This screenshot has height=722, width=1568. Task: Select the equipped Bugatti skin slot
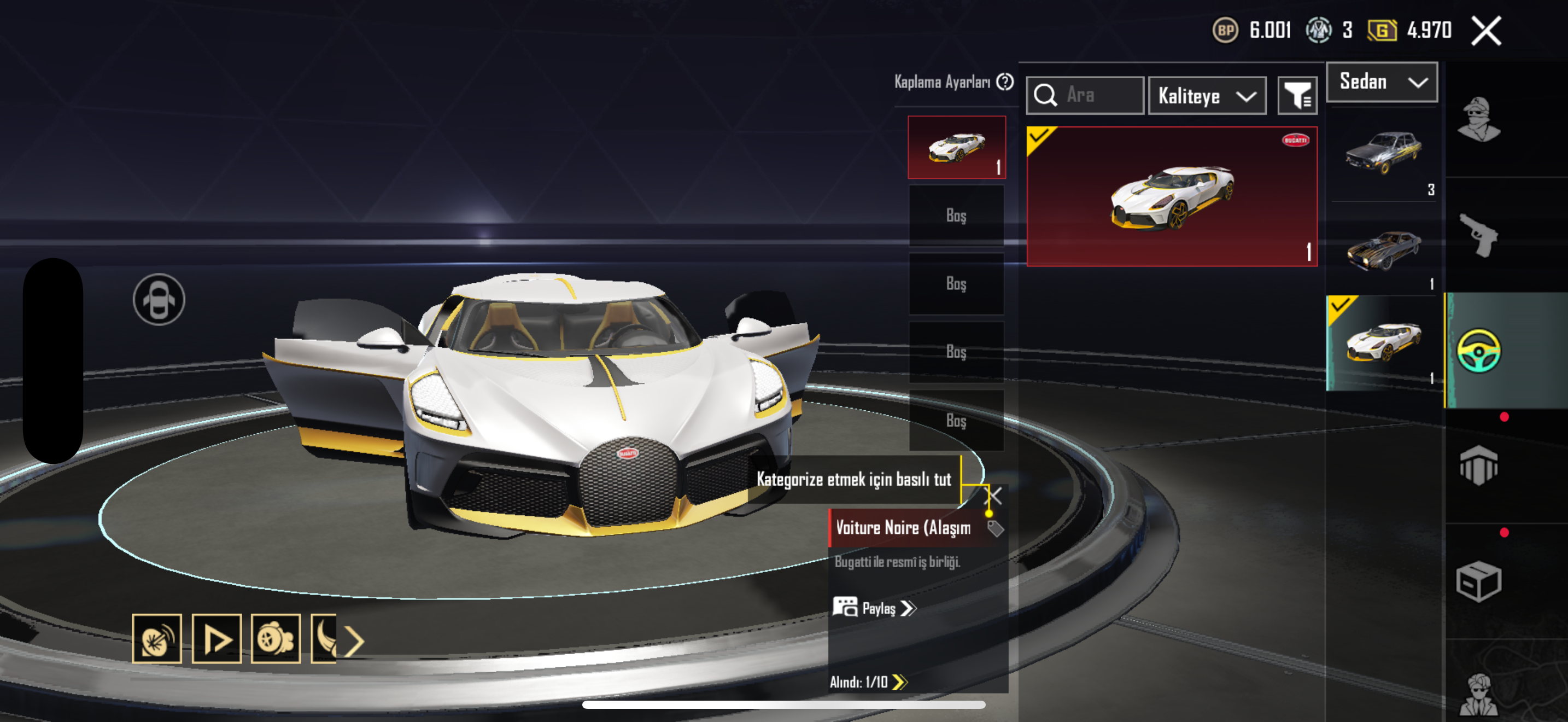point(956,147)
